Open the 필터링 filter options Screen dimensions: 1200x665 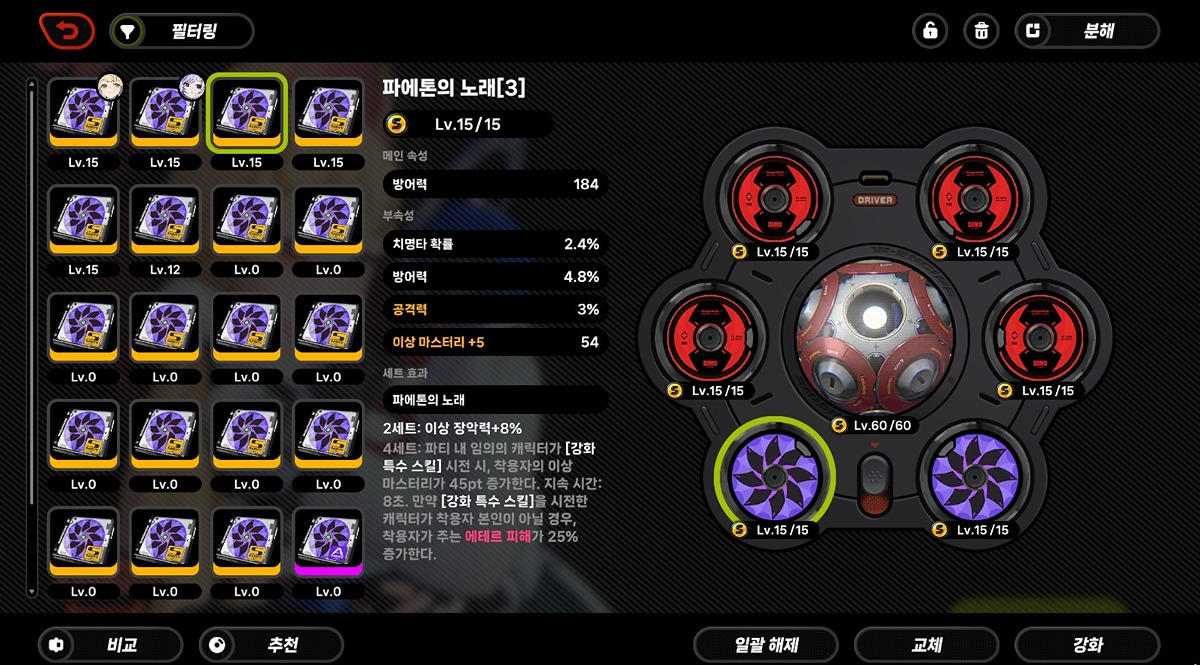(x=181, y=31)
